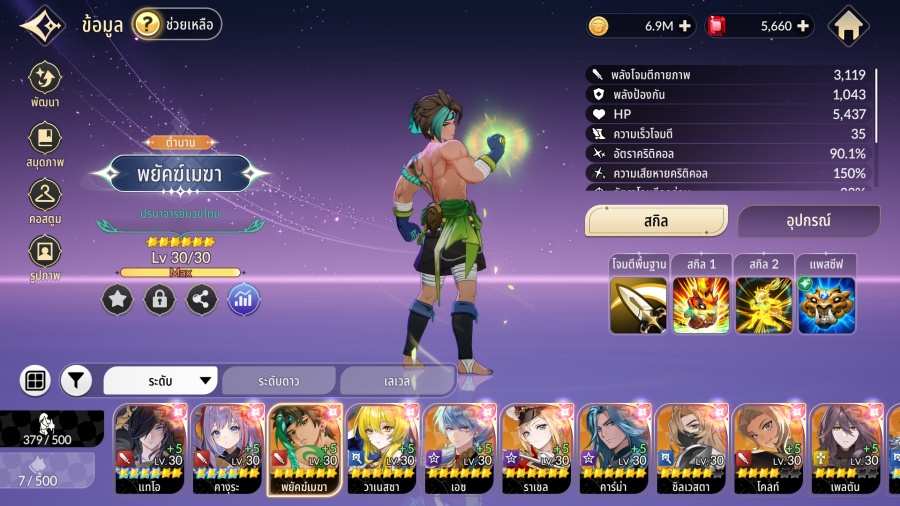Add more red gems with plus

coord(802,26)
